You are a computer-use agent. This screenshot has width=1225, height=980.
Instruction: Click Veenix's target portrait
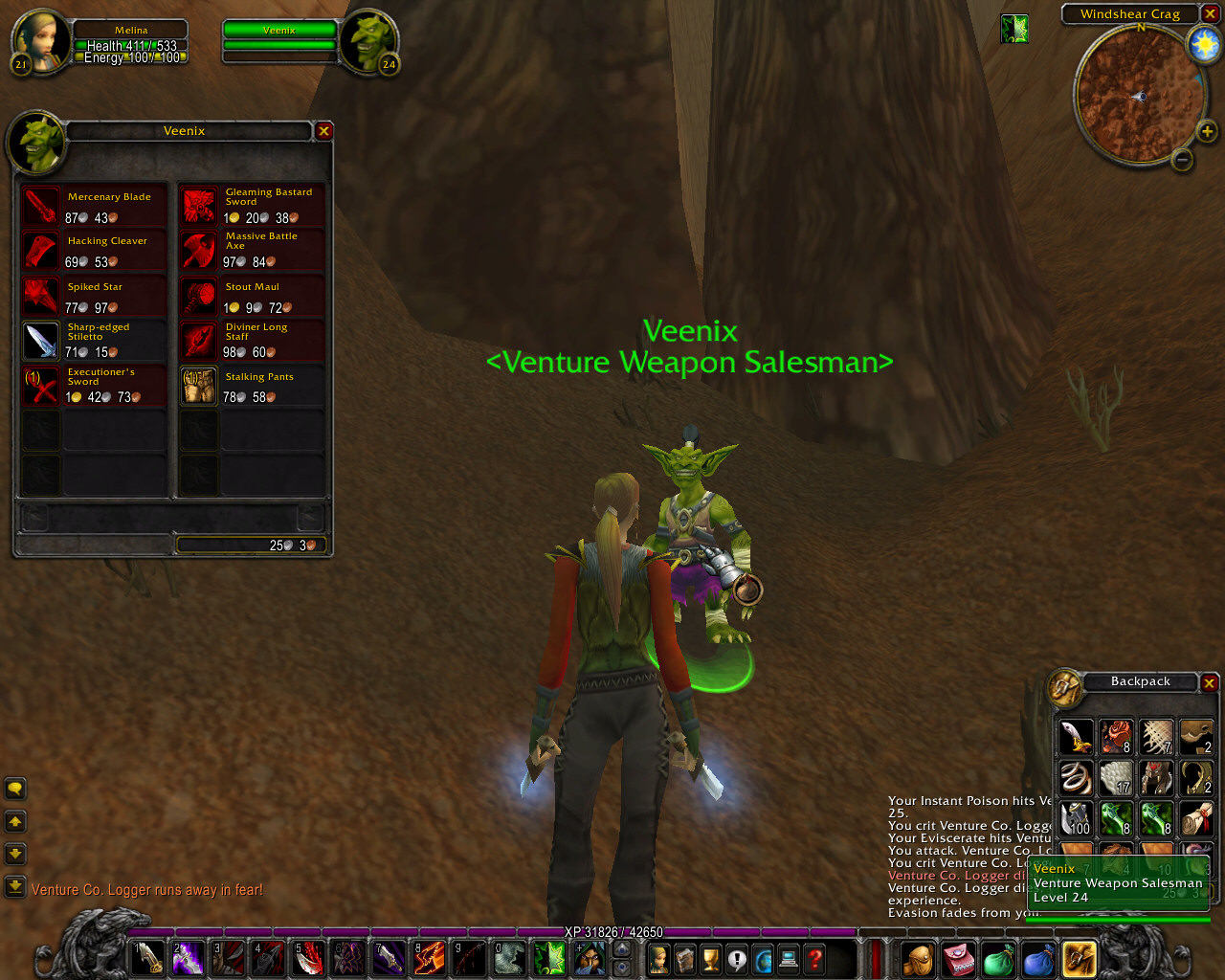pyautogui.click(x=368, y=40)
